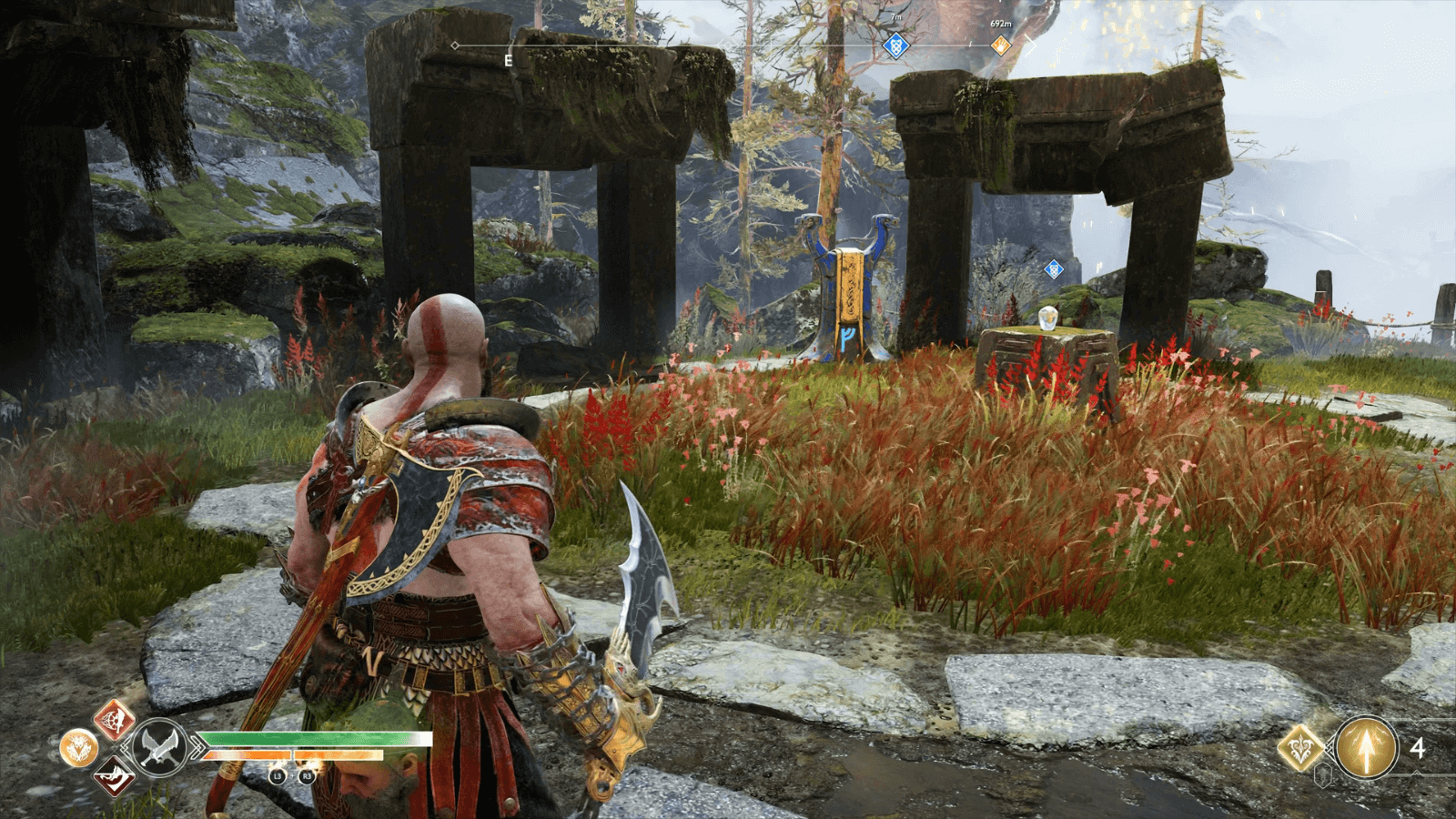The image size is (1456, 819).
Task: Click the blue quest diamond icon on the compass
Action: point(896,45)
